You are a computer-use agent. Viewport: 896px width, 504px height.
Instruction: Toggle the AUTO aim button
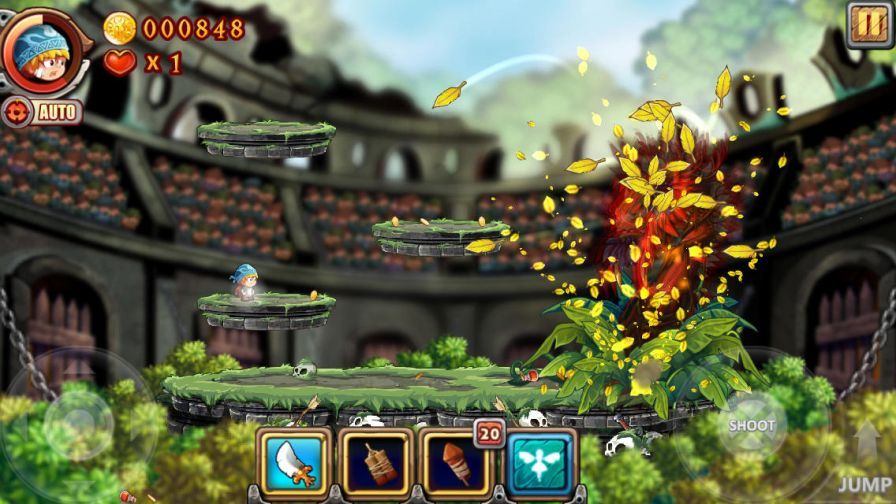43,111
